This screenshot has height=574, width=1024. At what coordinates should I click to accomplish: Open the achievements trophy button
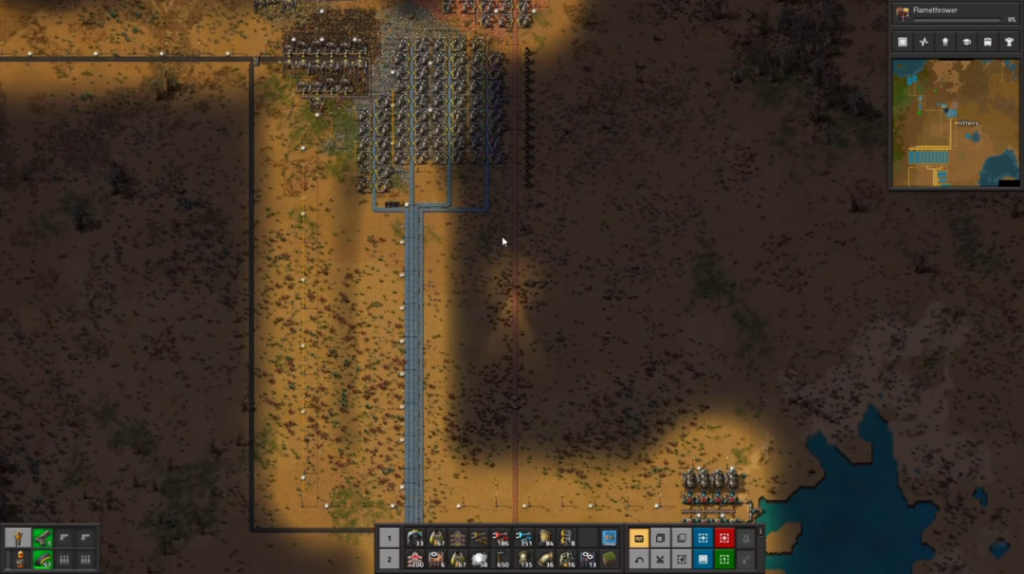(x=1010, y=42)
